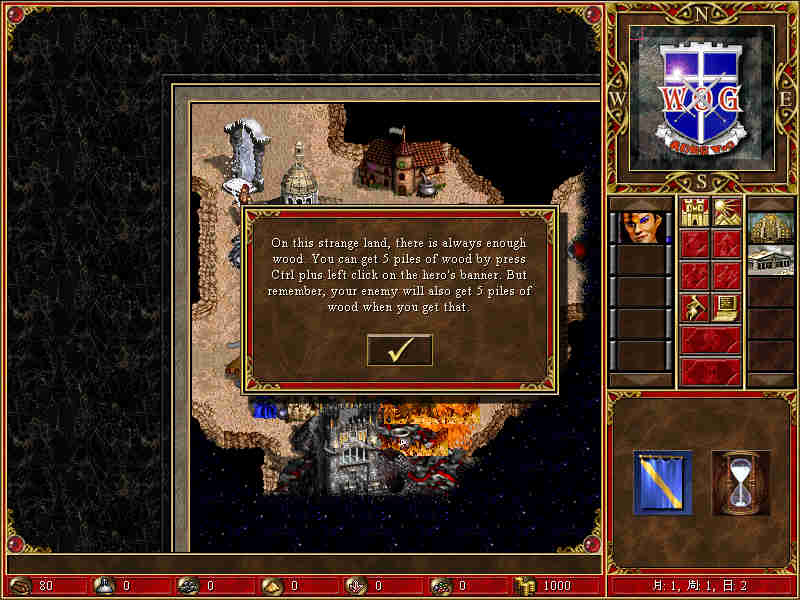This screenshot has width=800, height=600.
Task: Click the WoG minimap panel
Action: (x=702, y=97)
